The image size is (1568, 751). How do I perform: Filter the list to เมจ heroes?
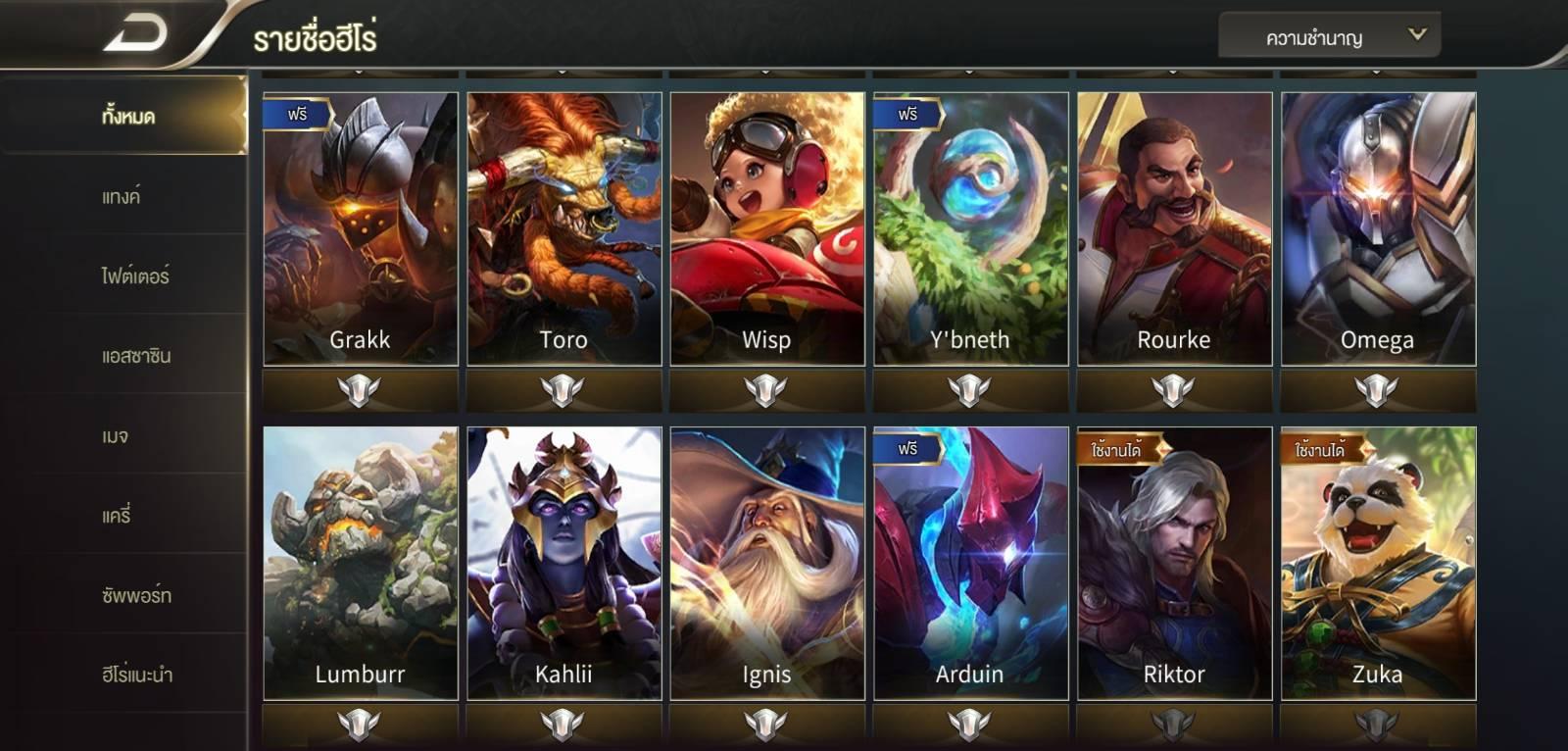point(116,436)
